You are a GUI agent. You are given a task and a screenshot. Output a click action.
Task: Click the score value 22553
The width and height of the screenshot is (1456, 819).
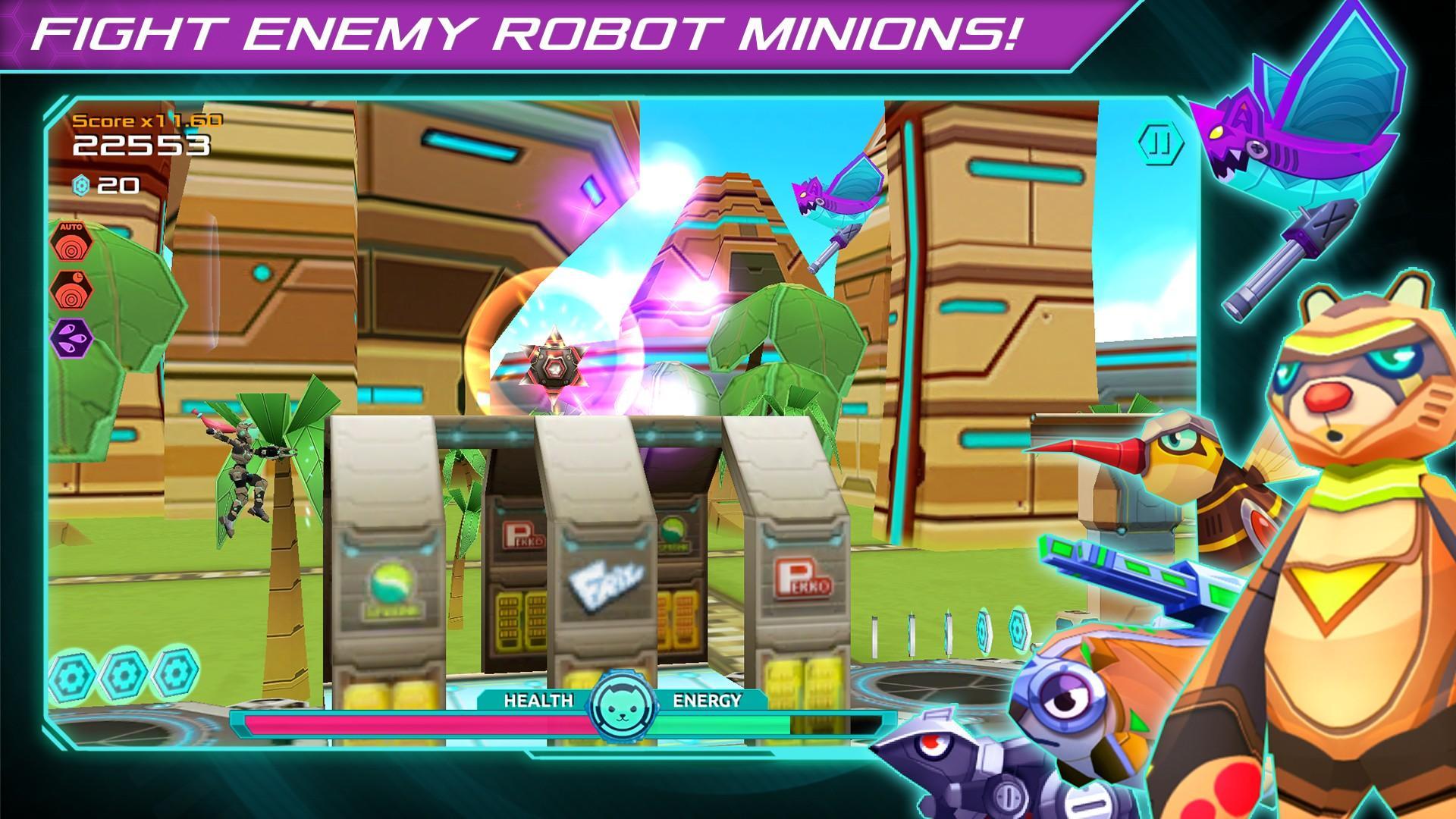(140, 146)
